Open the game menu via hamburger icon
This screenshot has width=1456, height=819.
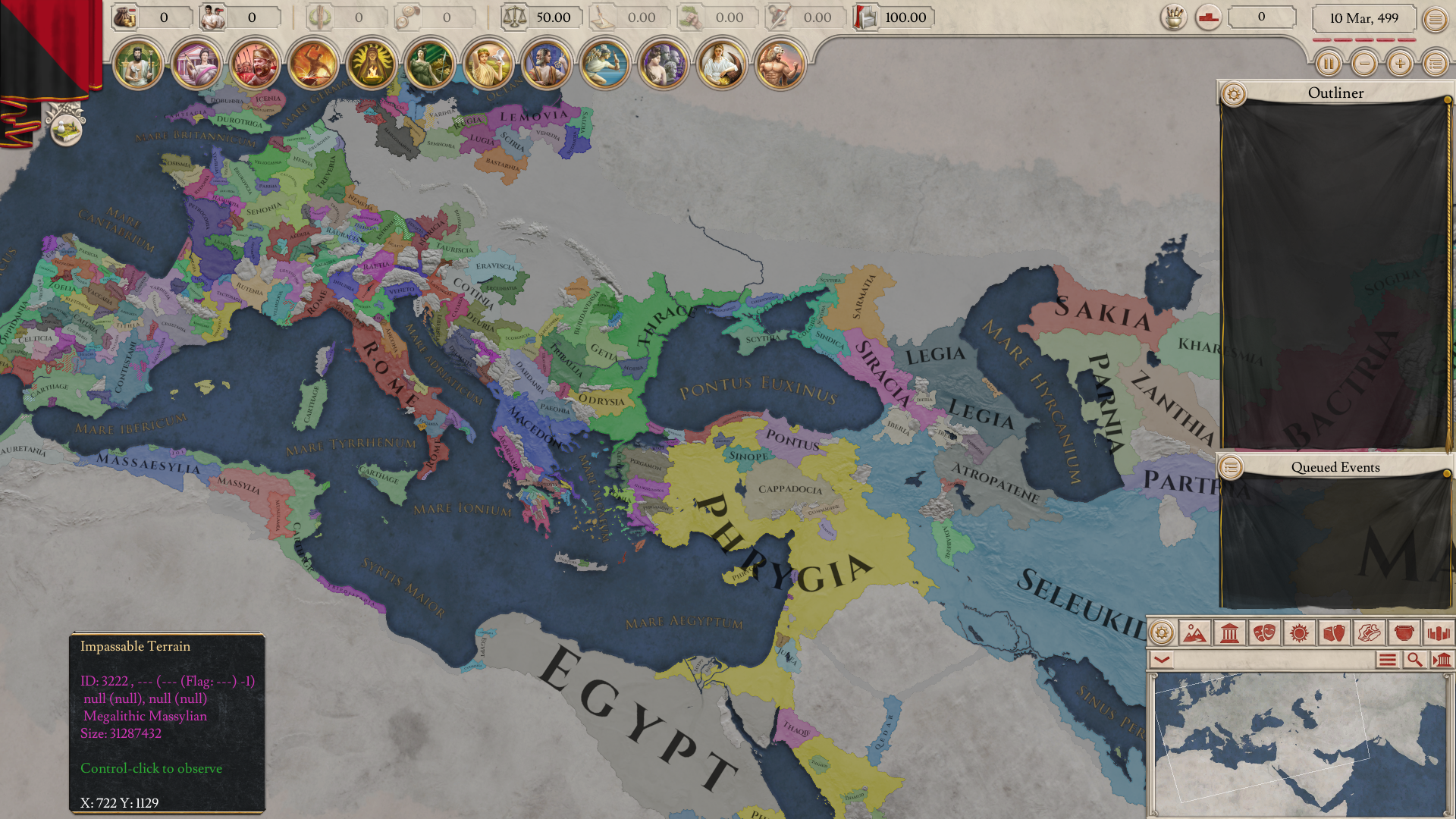1435,20
